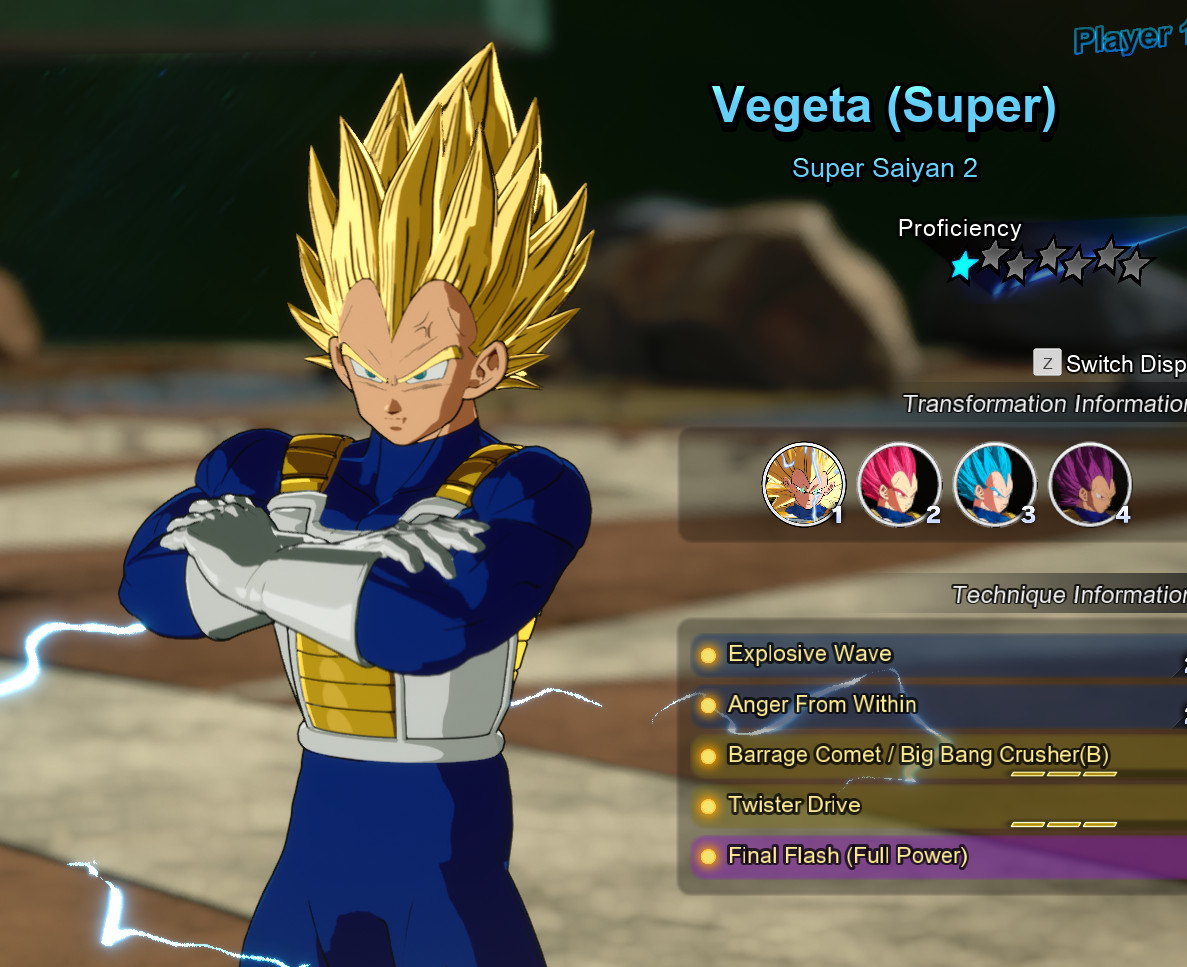Pick the blue-haired Super Saiyan Blue portrait
The width and height of the screenshot is (1187, 967).
coord(994,484)
